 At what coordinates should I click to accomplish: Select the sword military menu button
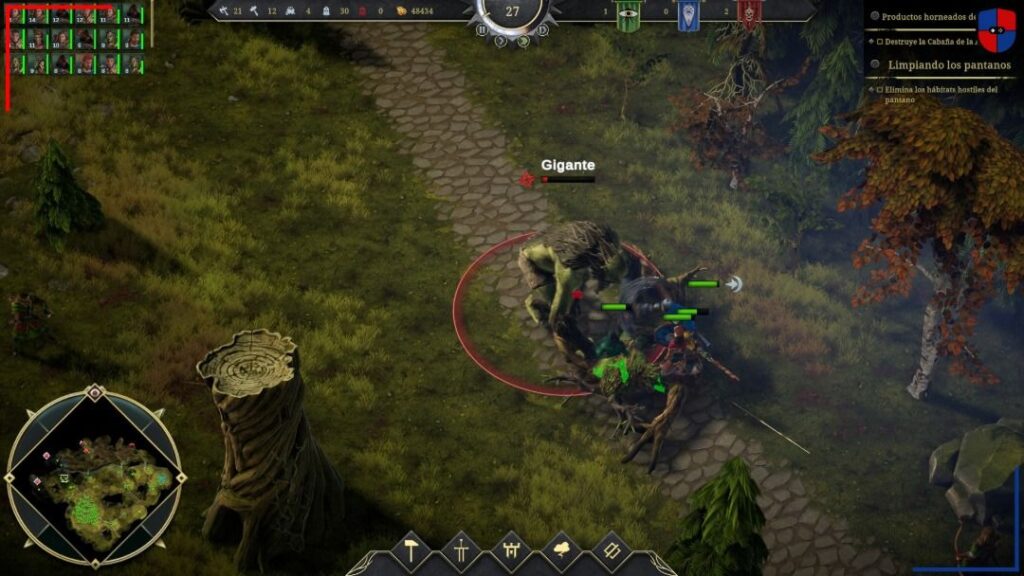461,551
